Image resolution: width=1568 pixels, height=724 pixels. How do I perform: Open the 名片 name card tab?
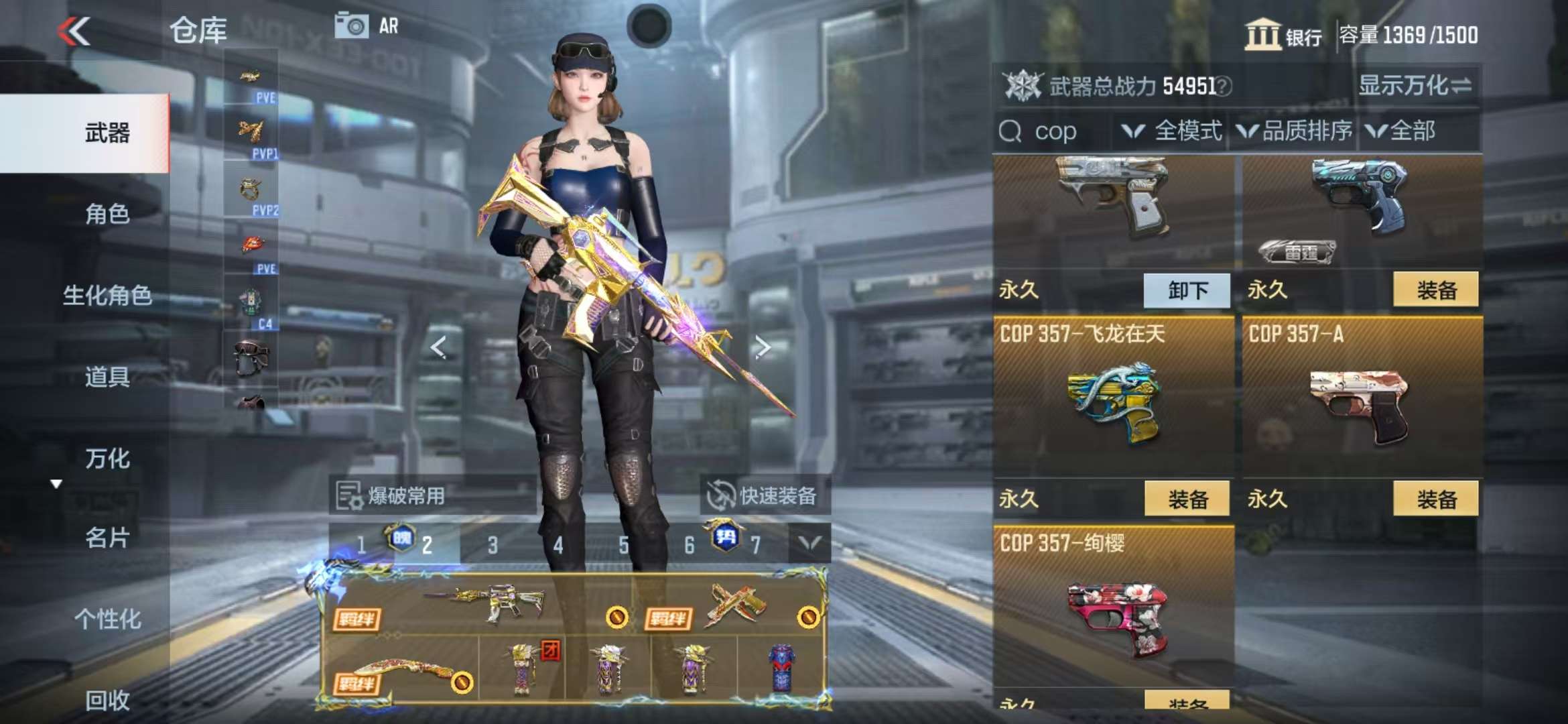107,538
